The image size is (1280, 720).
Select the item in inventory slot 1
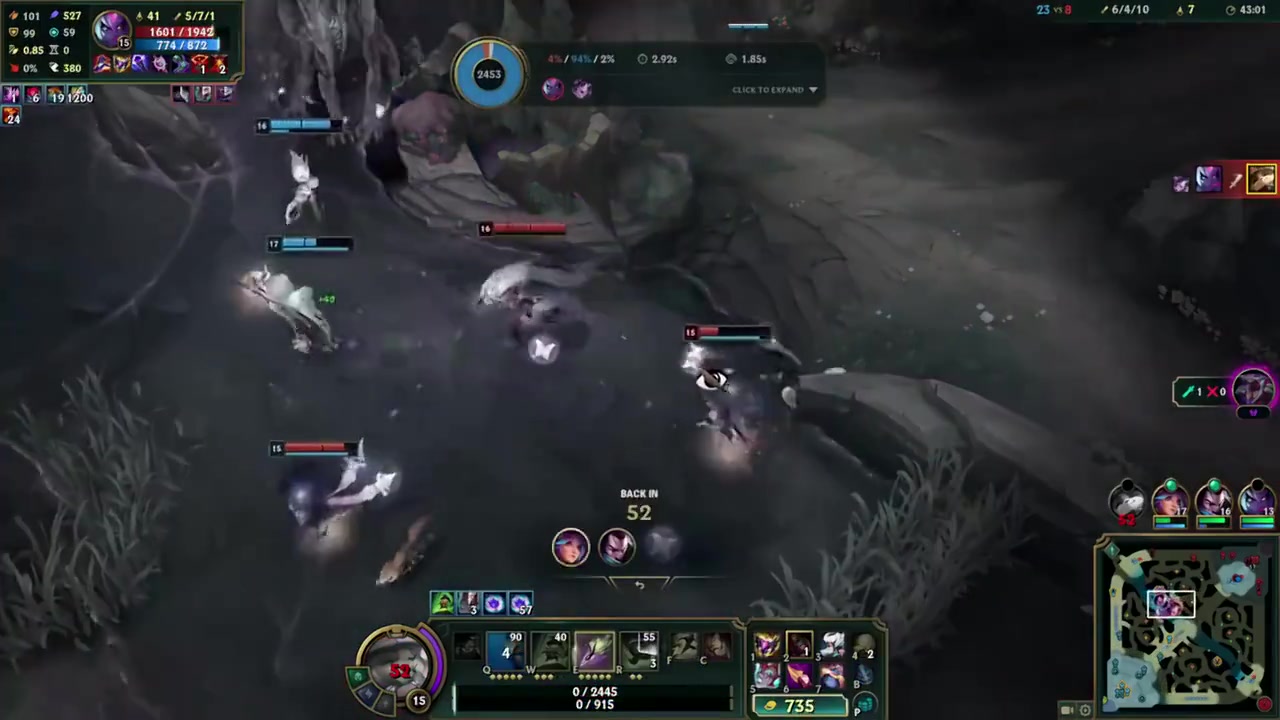pos(767,645)
